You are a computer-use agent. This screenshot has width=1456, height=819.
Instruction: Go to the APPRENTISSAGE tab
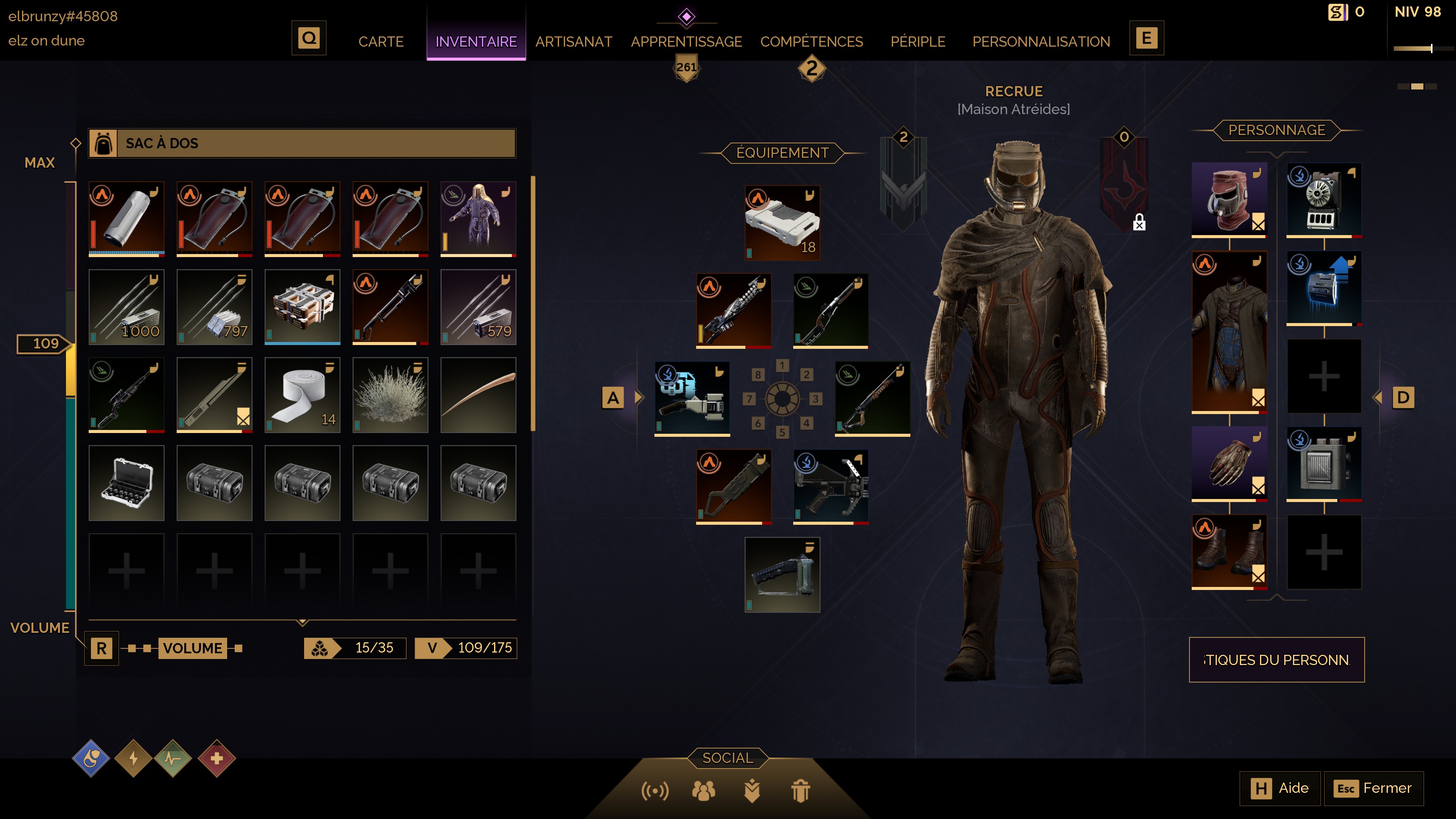686,41
